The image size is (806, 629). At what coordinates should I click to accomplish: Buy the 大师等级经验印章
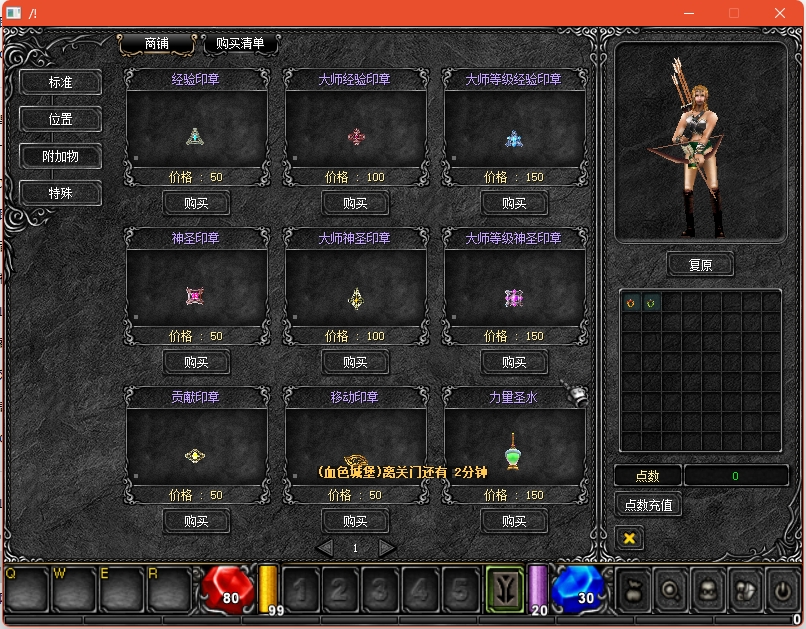click(514, 203)
